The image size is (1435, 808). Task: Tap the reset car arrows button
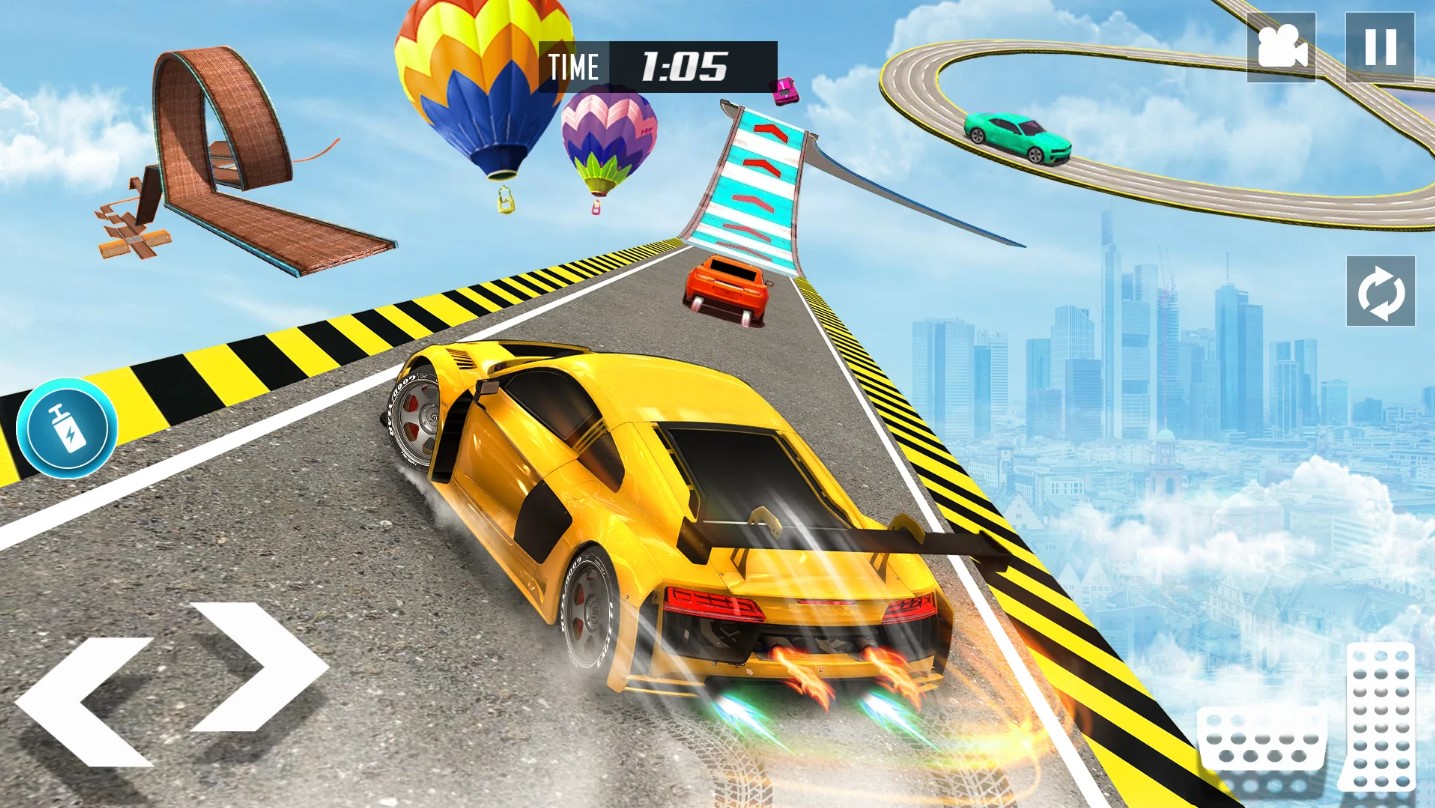pos(1380,291)
